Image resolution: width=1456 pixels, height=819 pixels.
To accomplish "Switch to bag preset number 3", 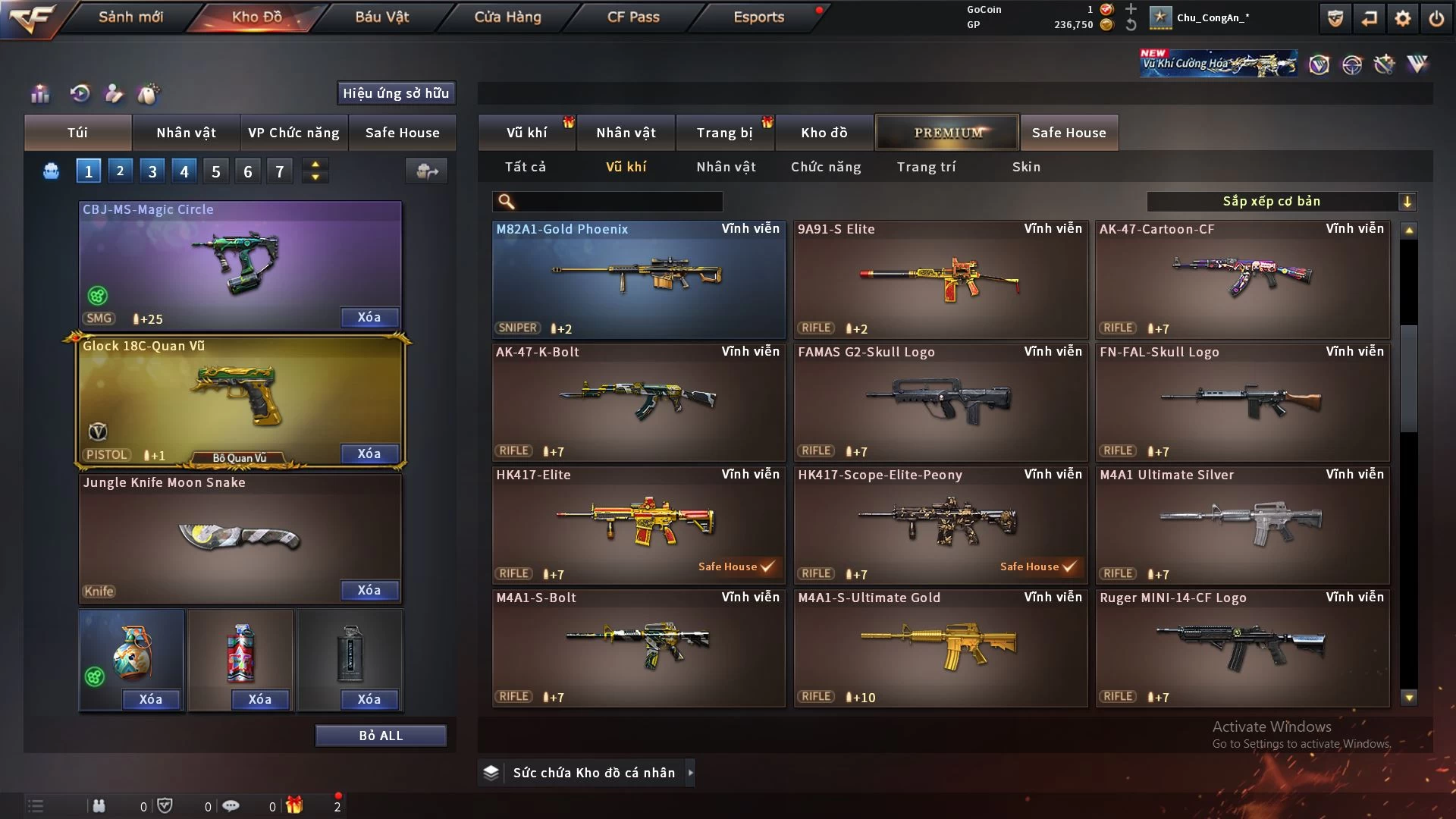I will point(152,171).
